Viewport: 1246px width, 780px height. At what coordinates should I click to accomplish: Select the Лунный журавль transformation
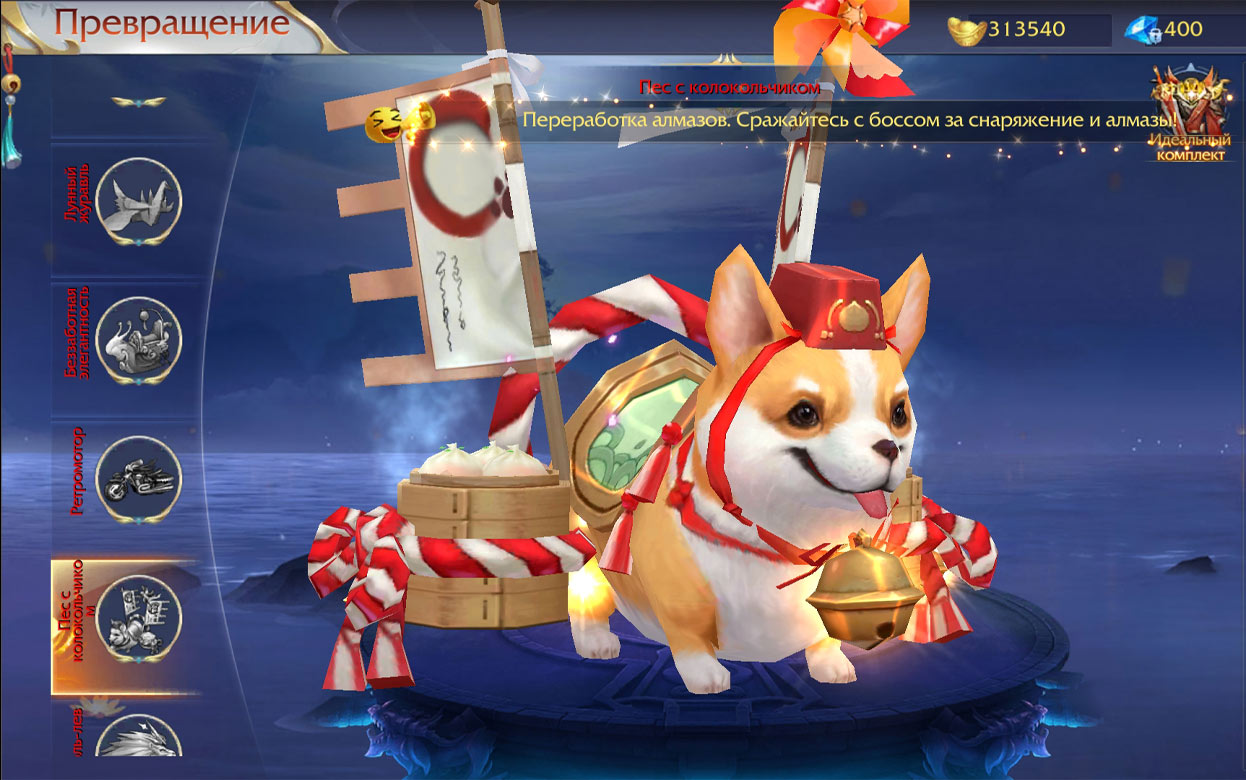[140, 199]
